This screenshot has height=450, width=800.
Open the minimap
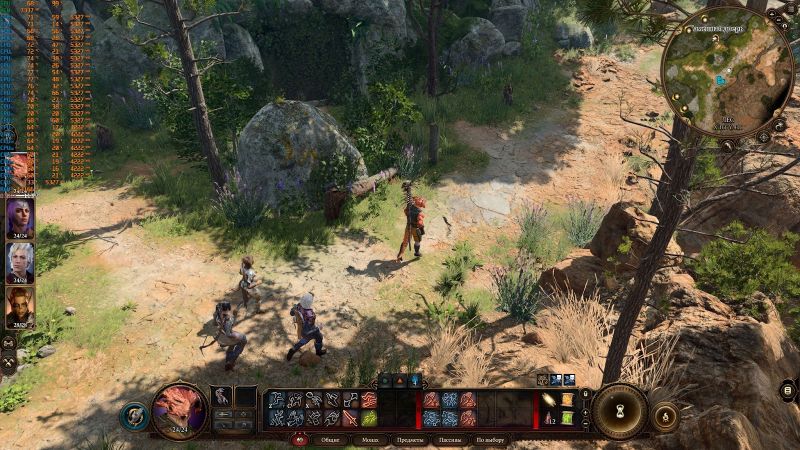click(x=727, y=70)
